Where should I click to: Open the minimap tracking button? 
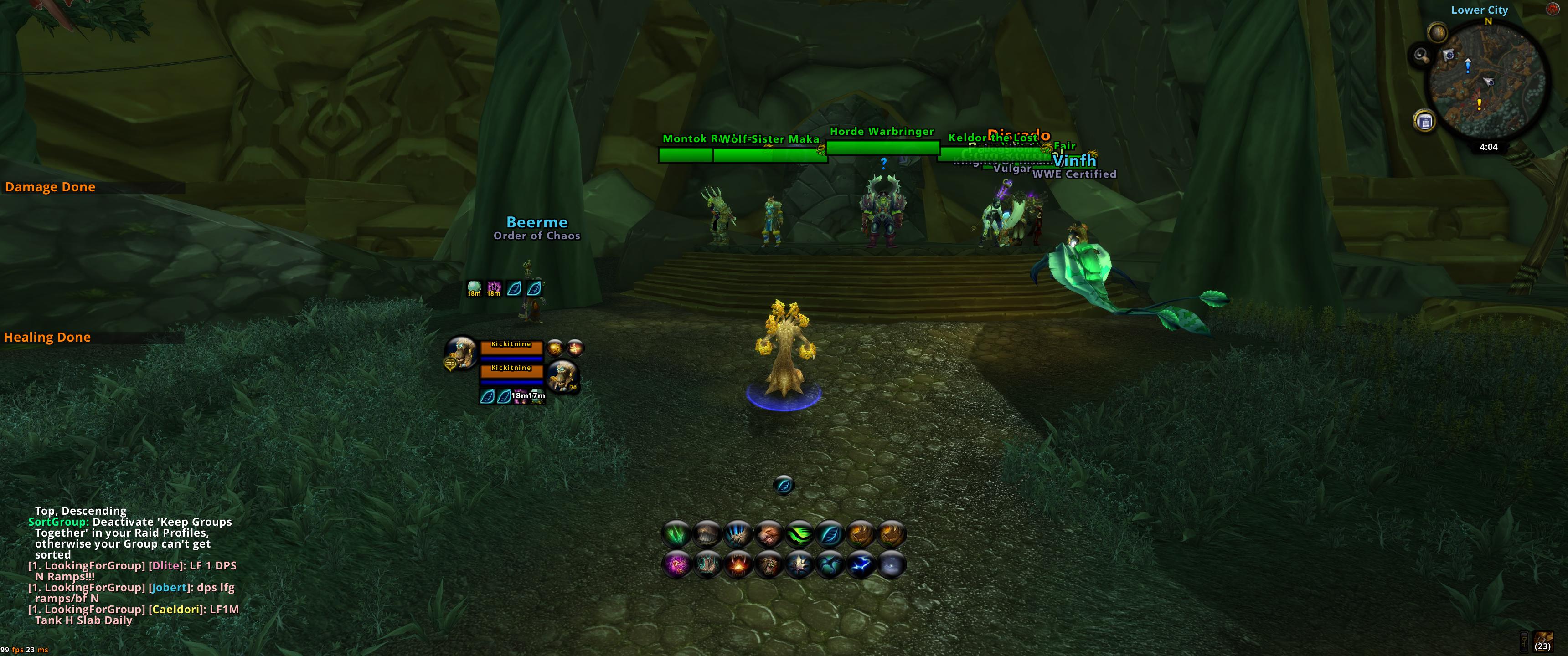tap(1438, 32)
